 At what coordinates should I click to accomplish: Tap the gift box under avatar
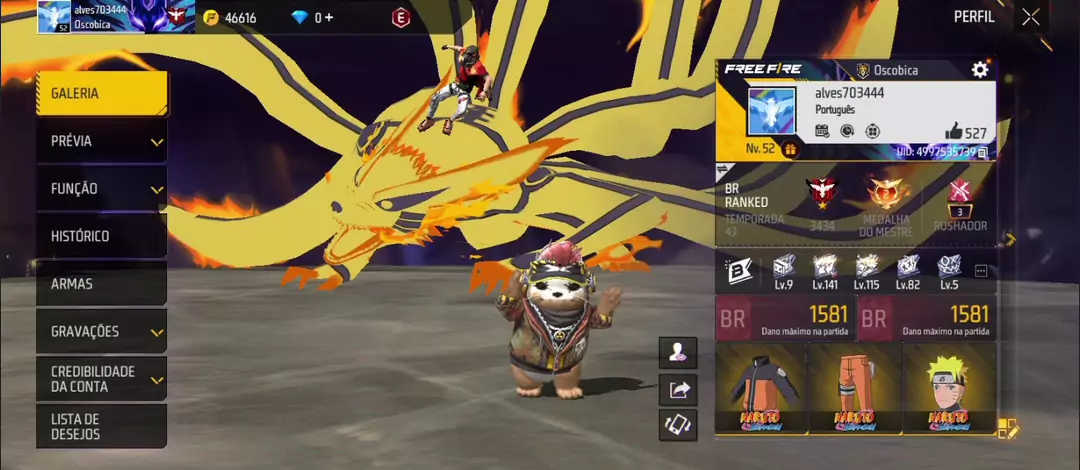(790, 150)
